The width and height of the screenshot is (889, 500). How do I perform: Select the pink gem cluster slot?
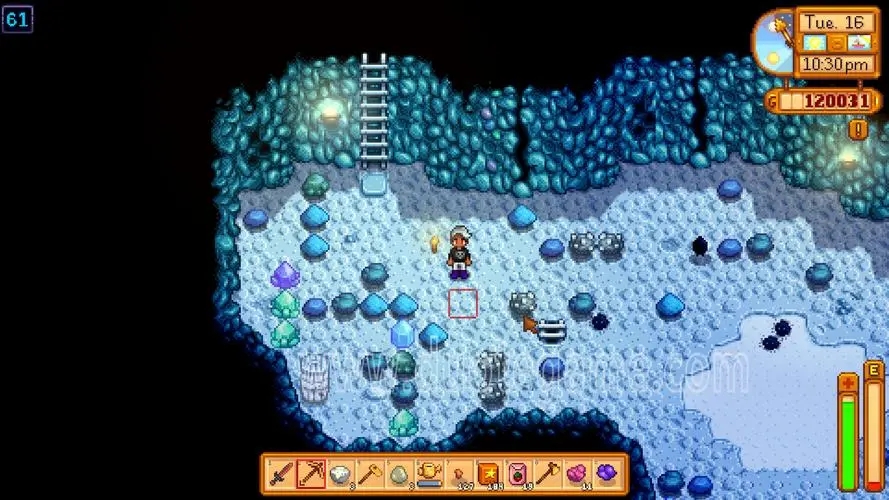point(577,471)
